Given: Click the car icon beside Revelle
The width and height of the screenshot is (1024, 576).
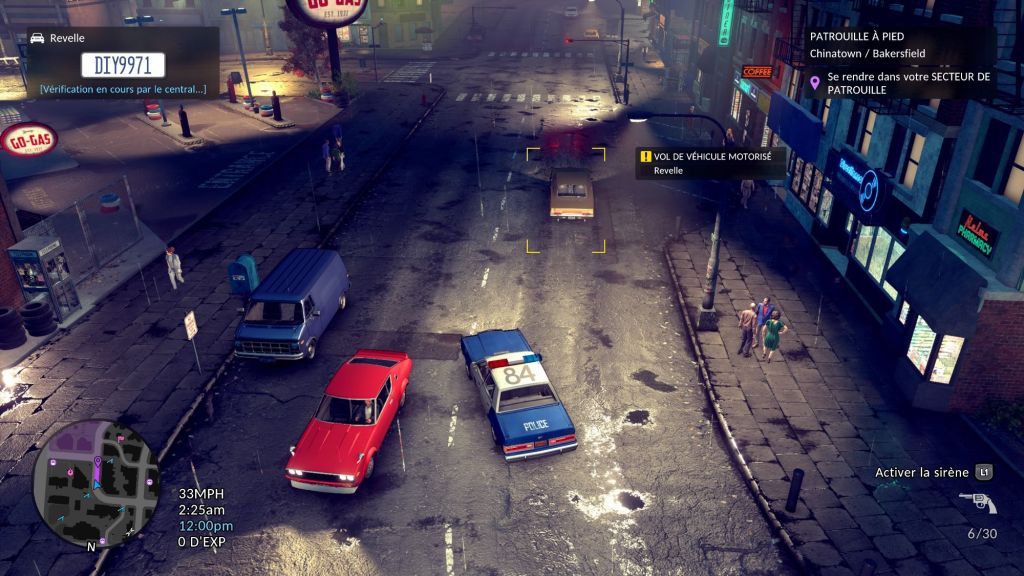Looking at the screenshot, I should click(x=38, y=38).
